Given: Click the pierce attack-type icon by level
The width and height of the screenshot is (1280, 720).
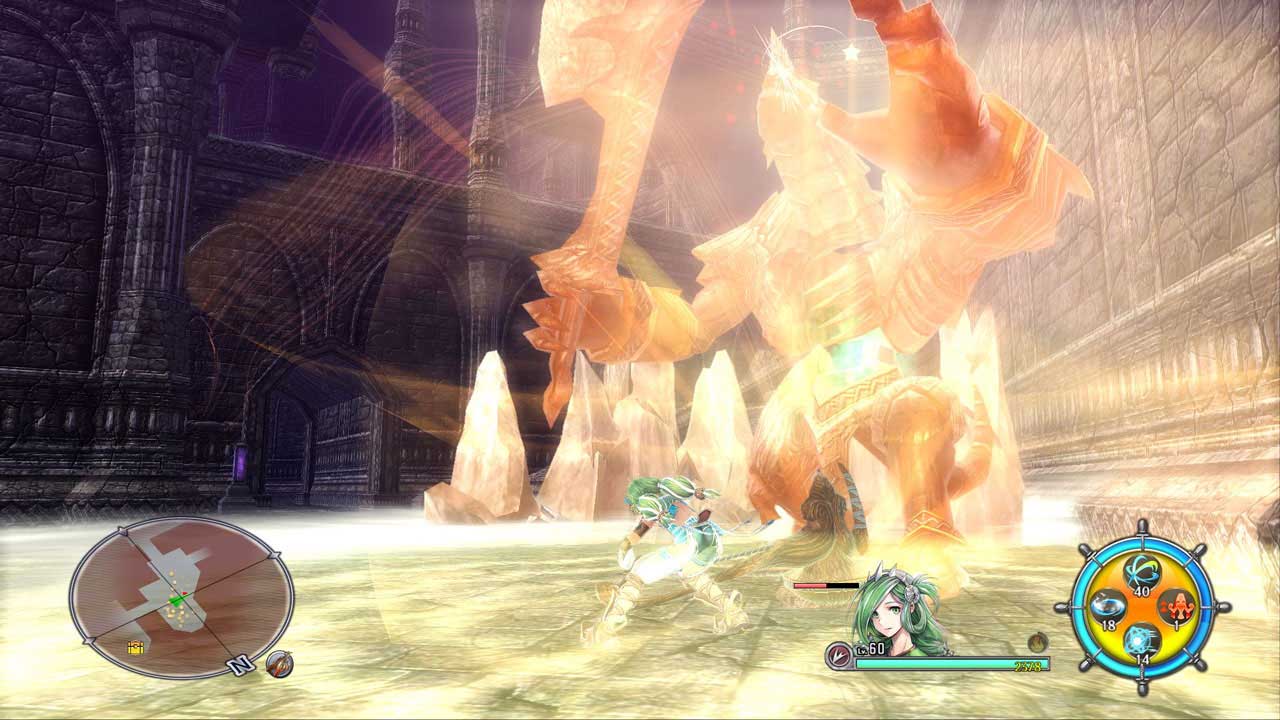Looking at the screenshot, I should [x=838, y=656].
